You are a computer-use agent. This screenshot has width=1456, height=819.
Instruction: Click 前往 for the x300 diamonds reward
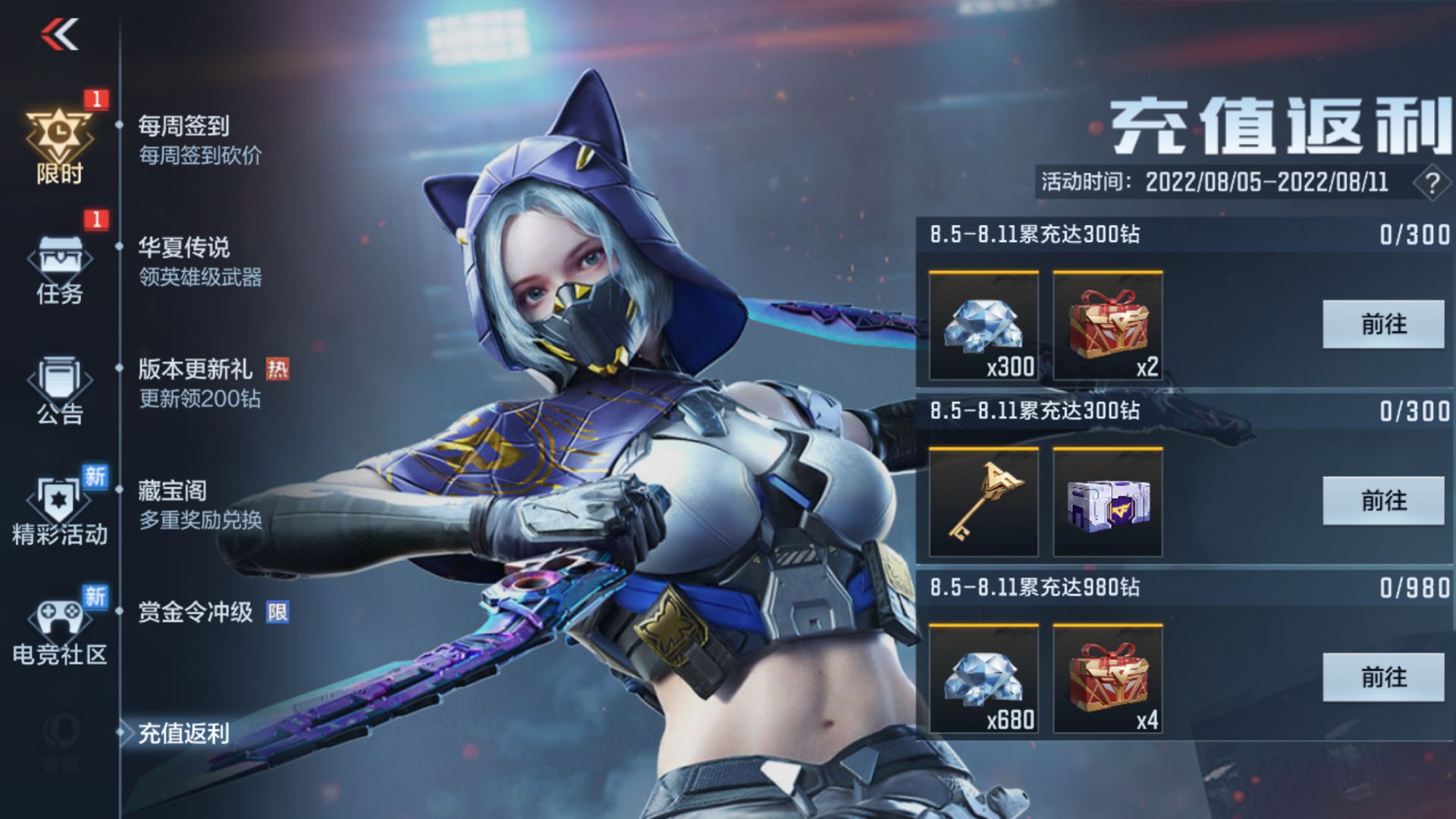pyautogui.click(x=1383, y=325)
